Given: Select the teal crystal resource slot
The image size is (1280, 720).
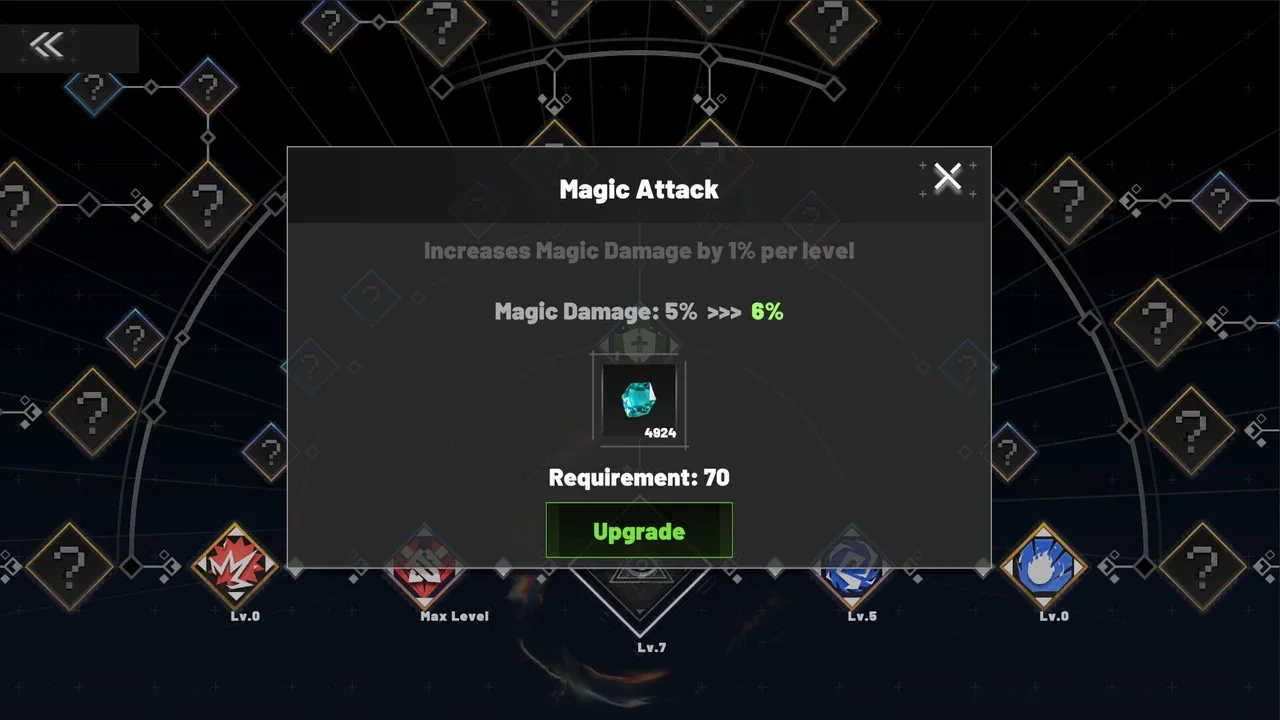Looking at the screenshot, I should tap(639, 401).
